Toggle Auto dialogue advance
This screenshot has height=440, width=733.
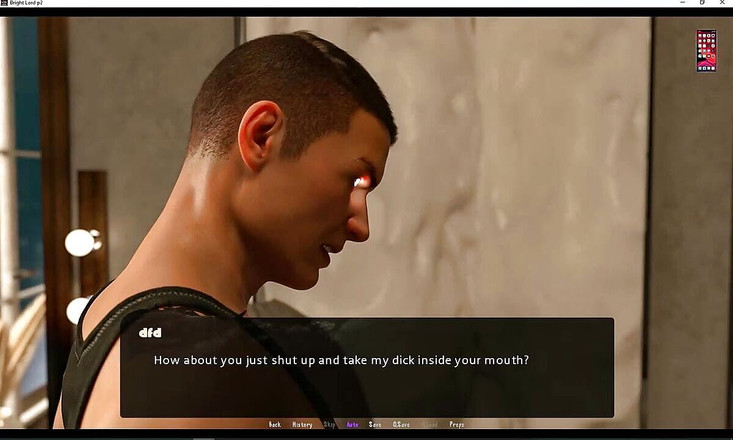(x=352, y=425)
